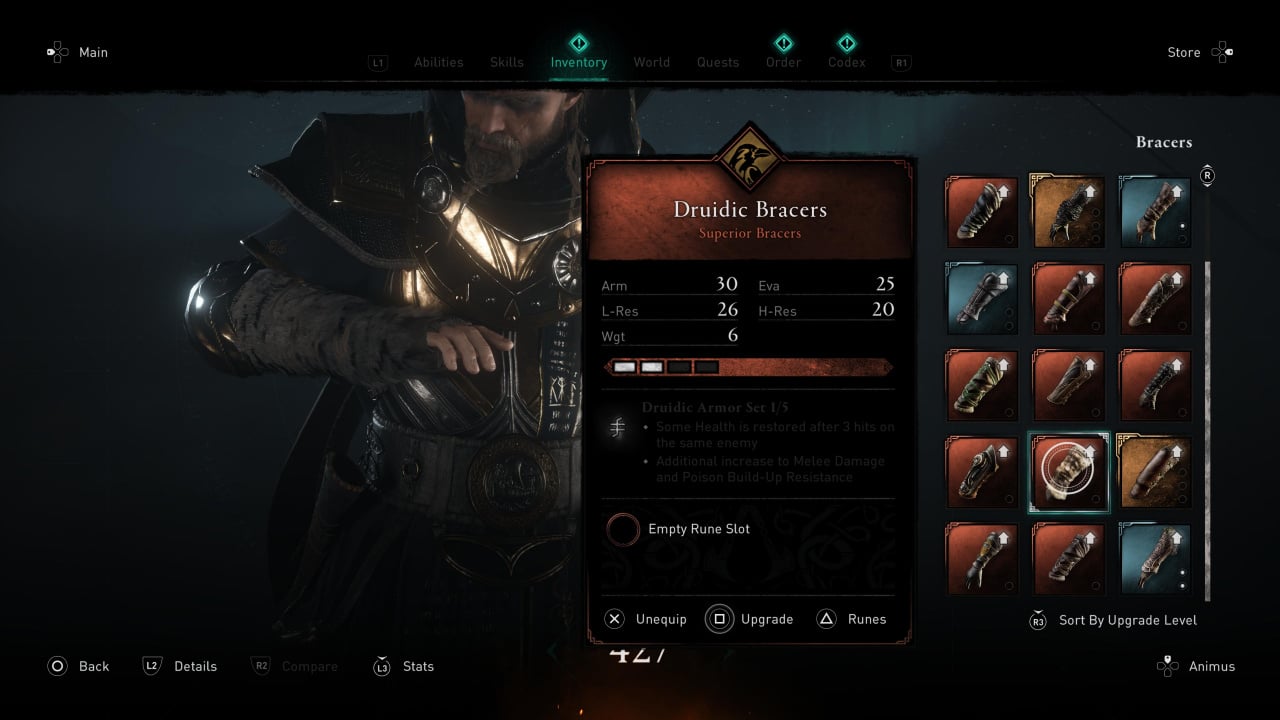Open the Quests tab

point(718,62)
